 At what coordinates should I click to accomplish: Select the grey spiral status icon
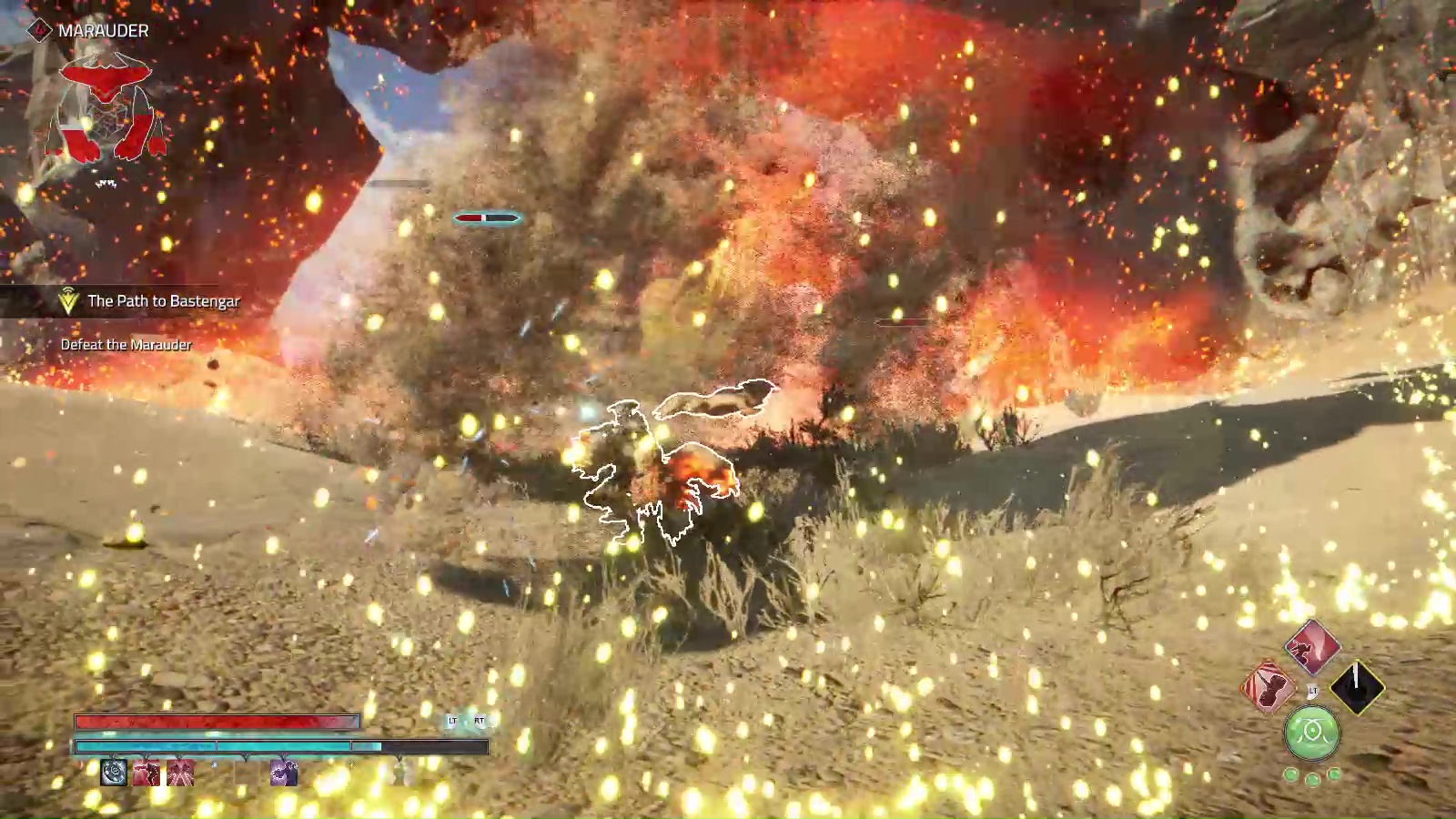click(114, 773)
